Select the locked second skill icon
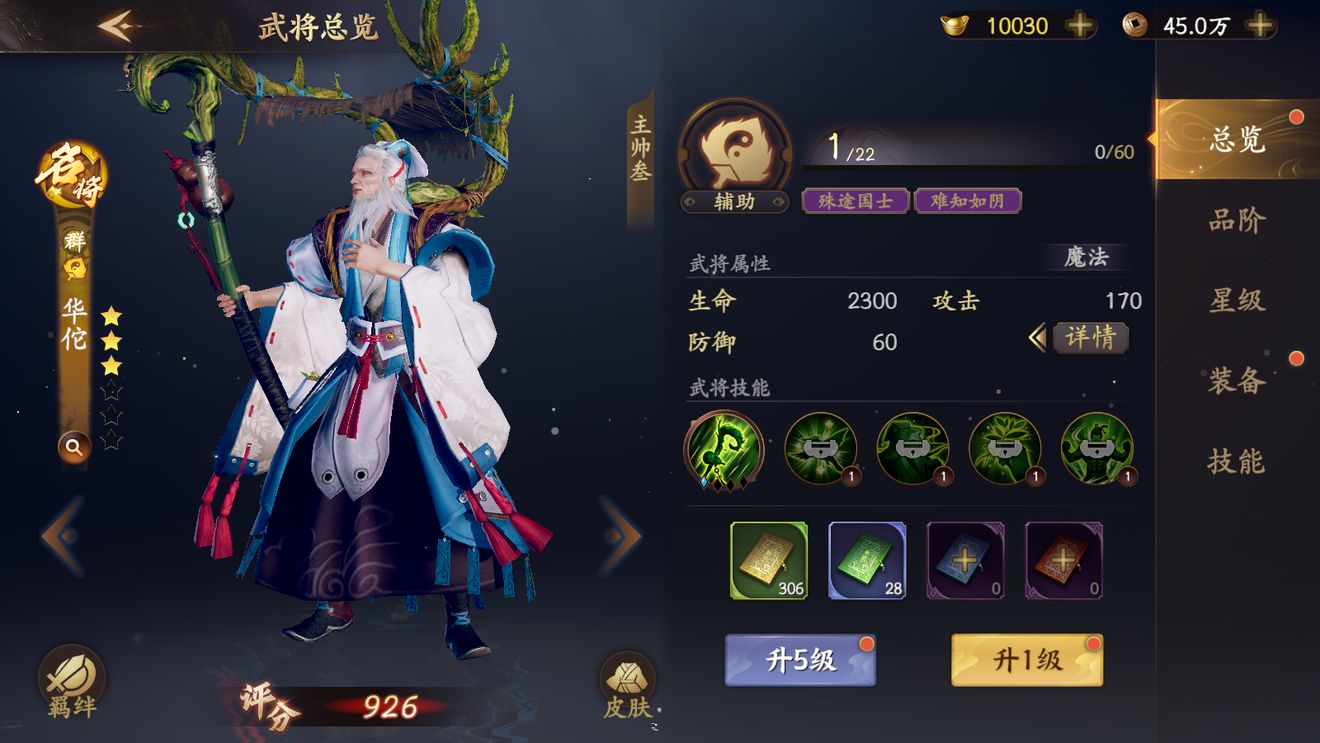 pos(821,451)
